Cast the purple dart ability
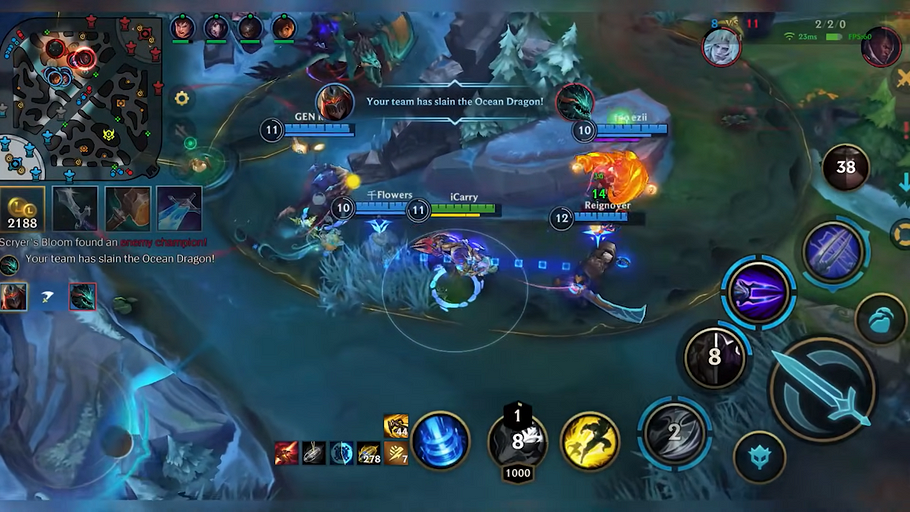910x512 pixels. [x=759, y=292]
